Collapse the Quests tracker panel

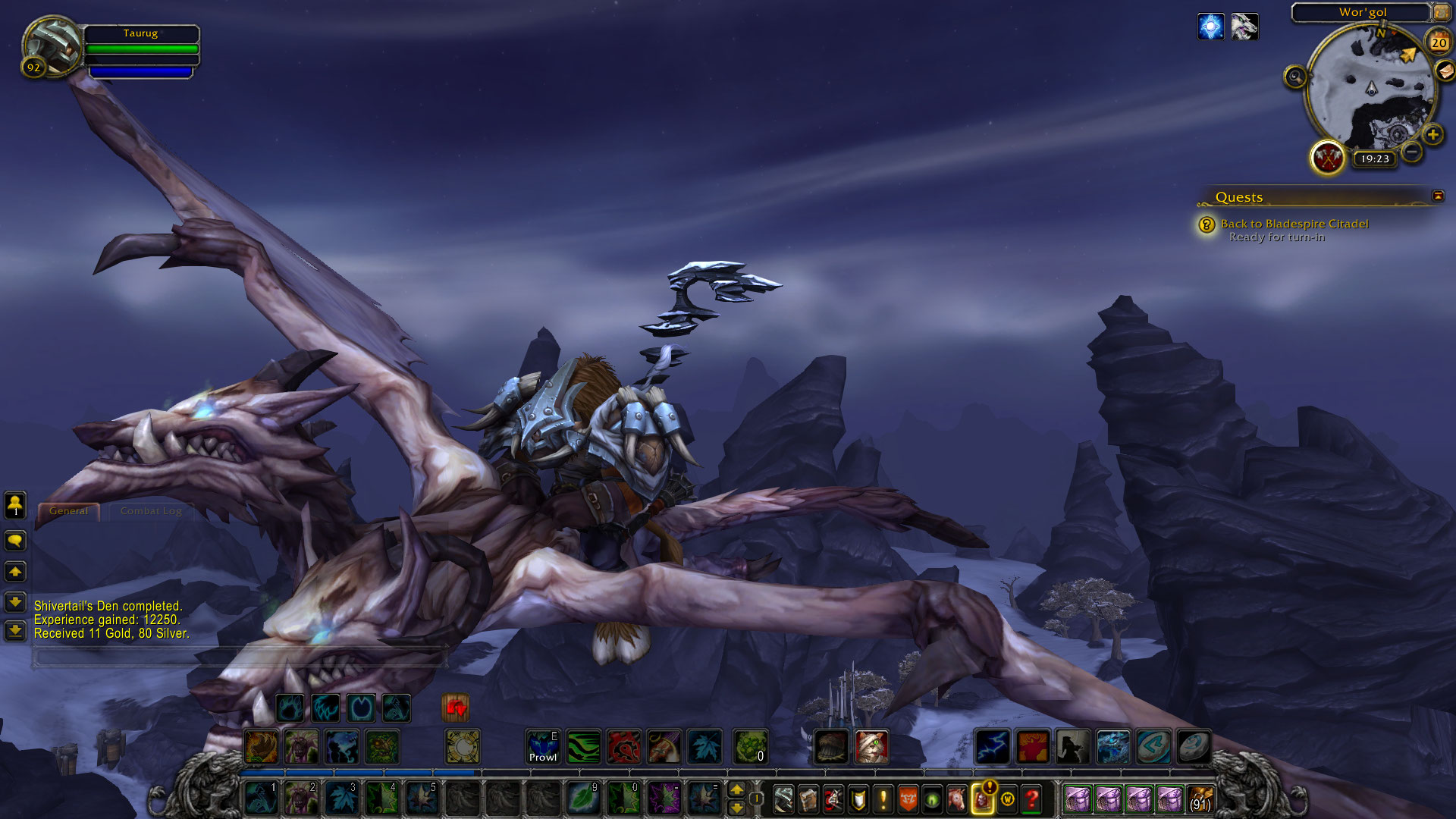1438,196
